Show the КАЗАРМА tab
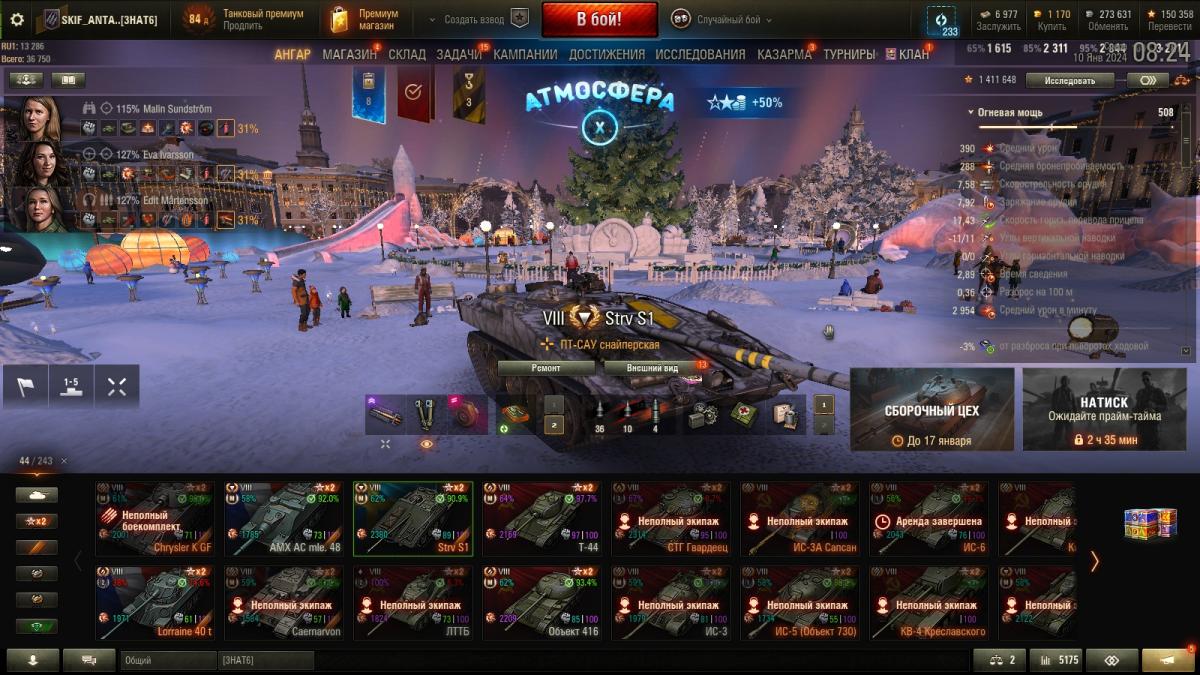 click(x=784, y=54)
